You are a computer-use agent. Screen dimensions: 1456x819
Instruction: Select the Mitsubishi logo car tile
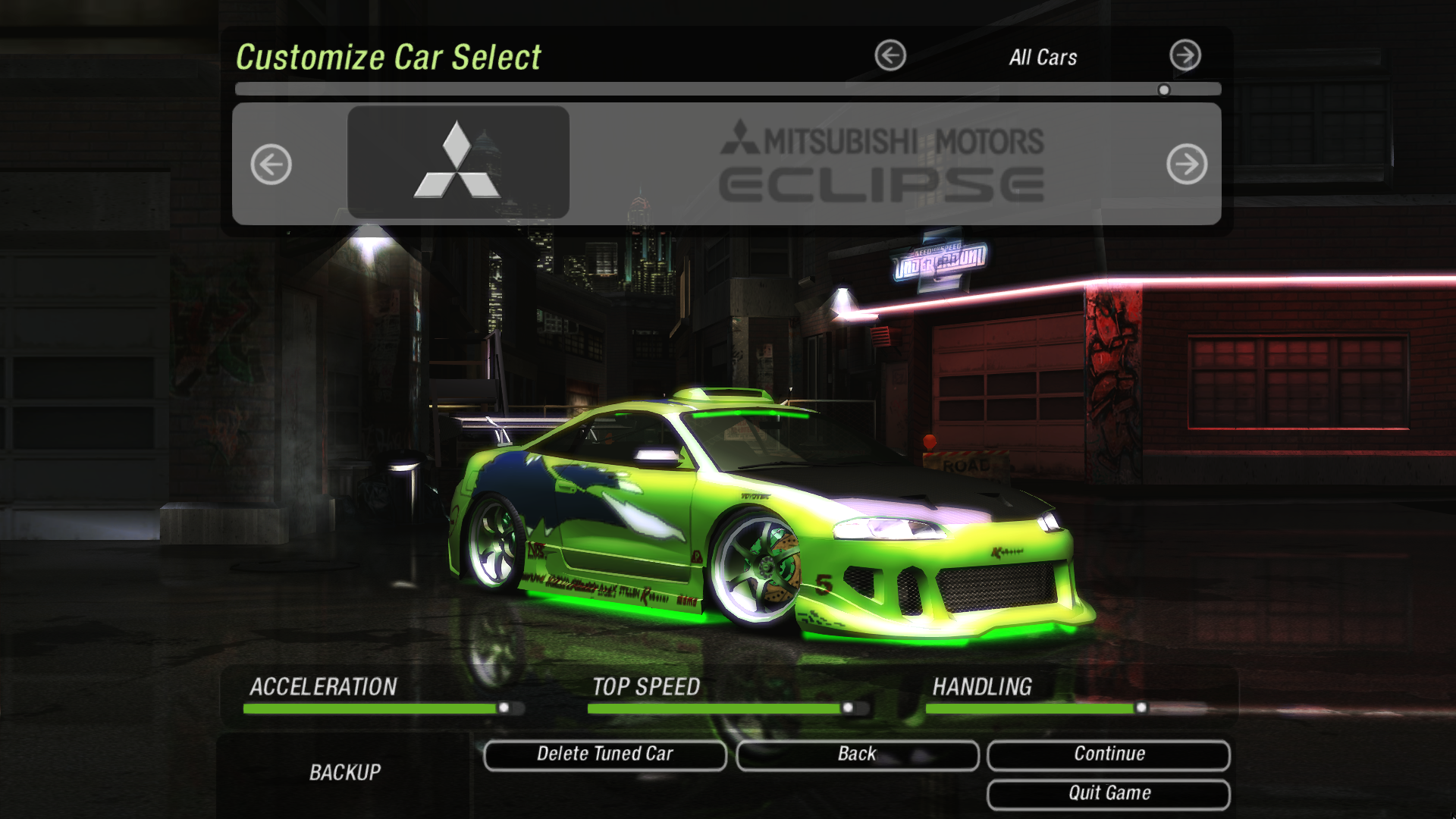point(458,162)
